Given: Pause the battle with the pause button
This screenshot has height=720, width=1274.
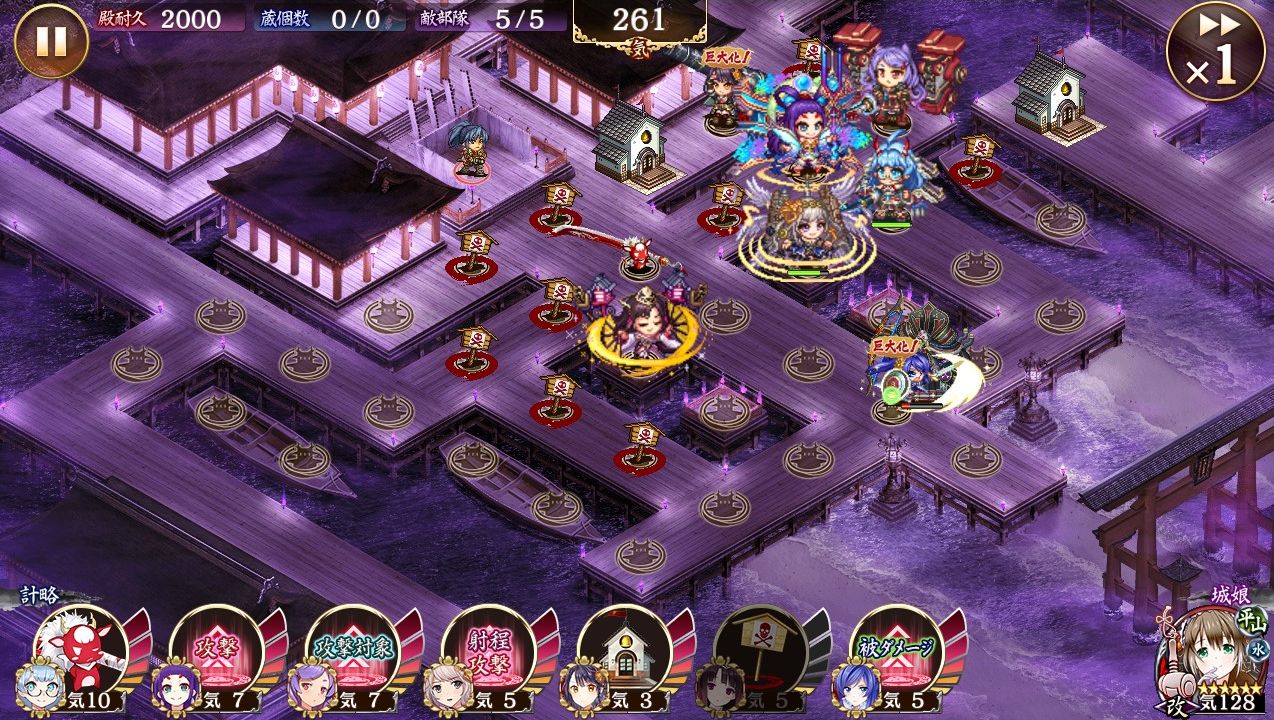Looking at the screenshot, I should click(51, 41).
